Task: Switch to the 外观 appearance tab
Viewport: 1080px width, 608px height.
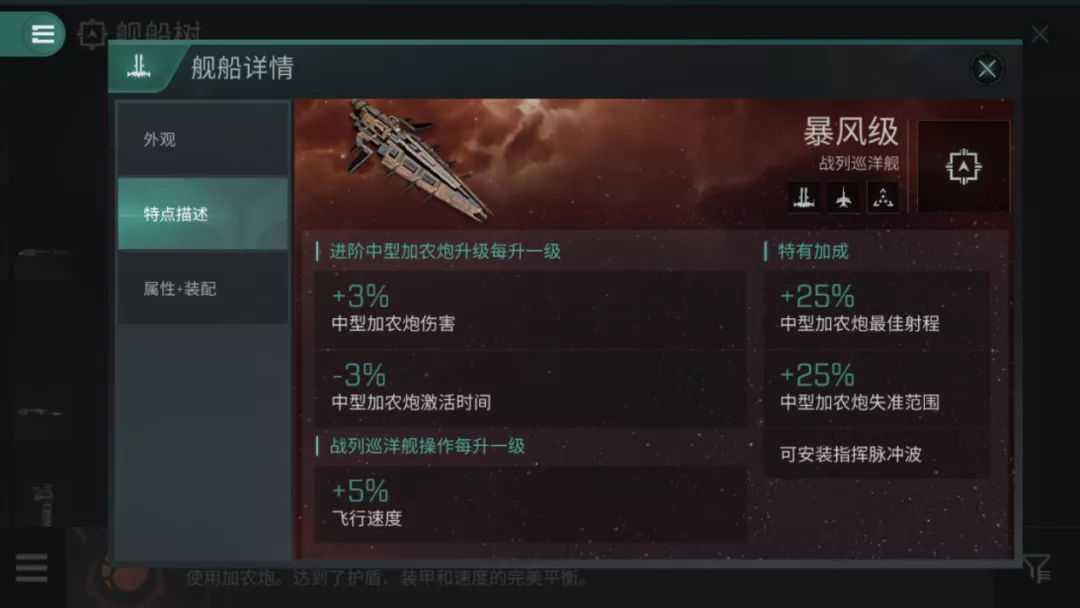Action: point(203,140)
